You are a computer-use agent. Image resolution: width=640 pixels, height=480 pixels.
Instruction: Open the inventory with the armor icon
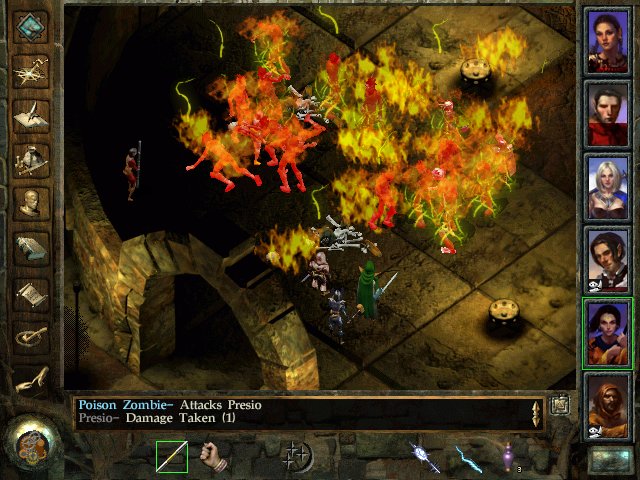click(x=32, y=160)
